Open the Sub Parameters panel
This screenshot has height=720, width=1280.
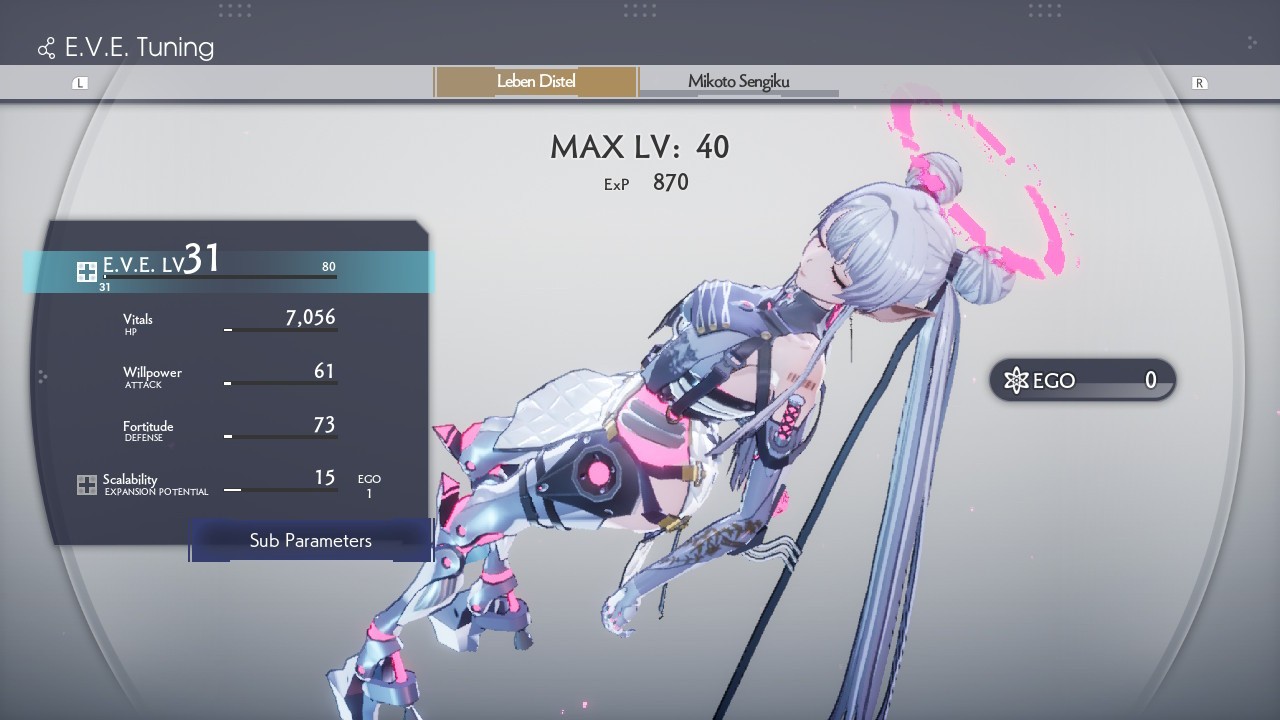point(310,541)
